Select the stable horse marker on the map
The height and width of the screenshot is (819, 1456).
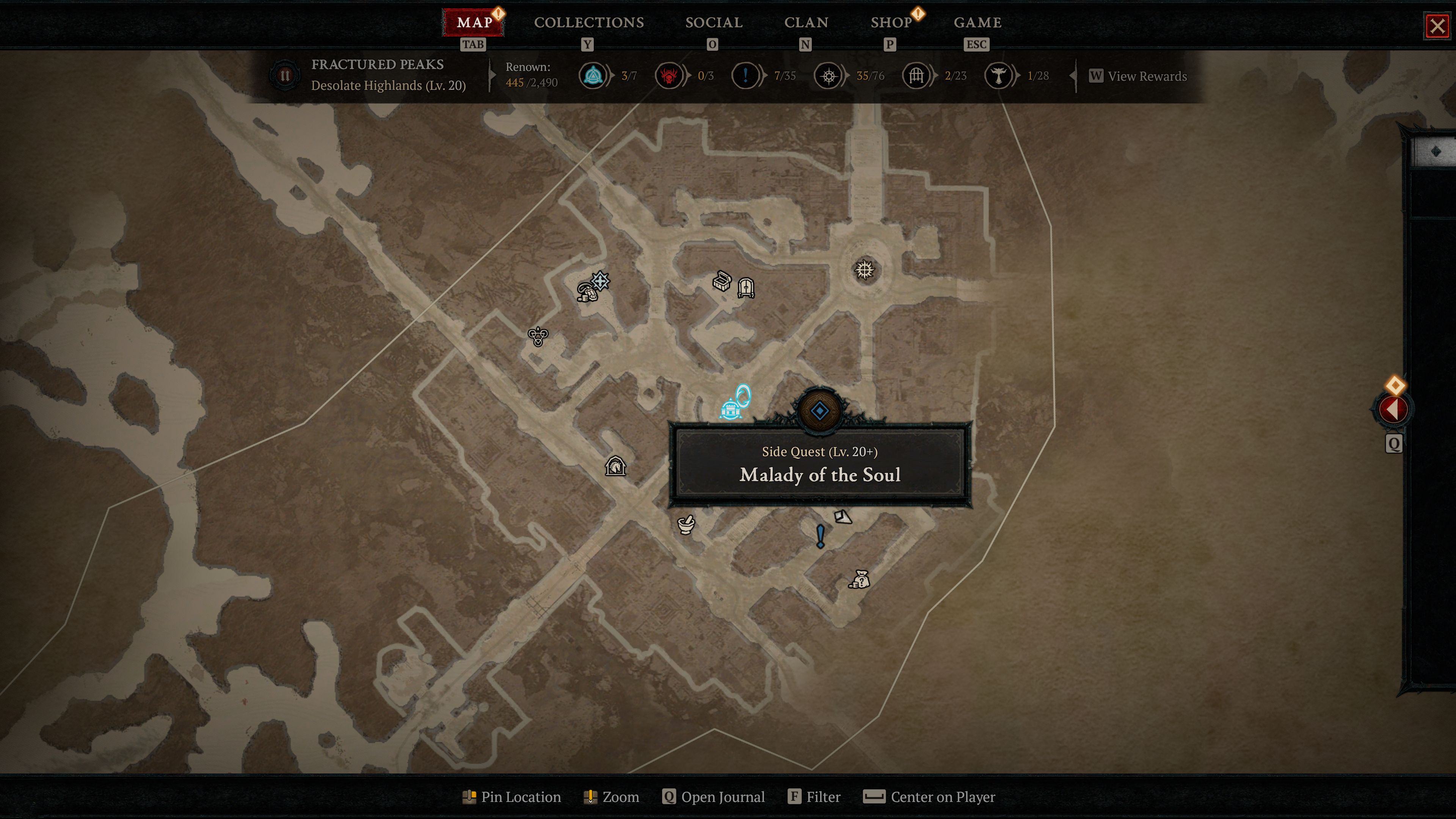[x=615, y=467]
